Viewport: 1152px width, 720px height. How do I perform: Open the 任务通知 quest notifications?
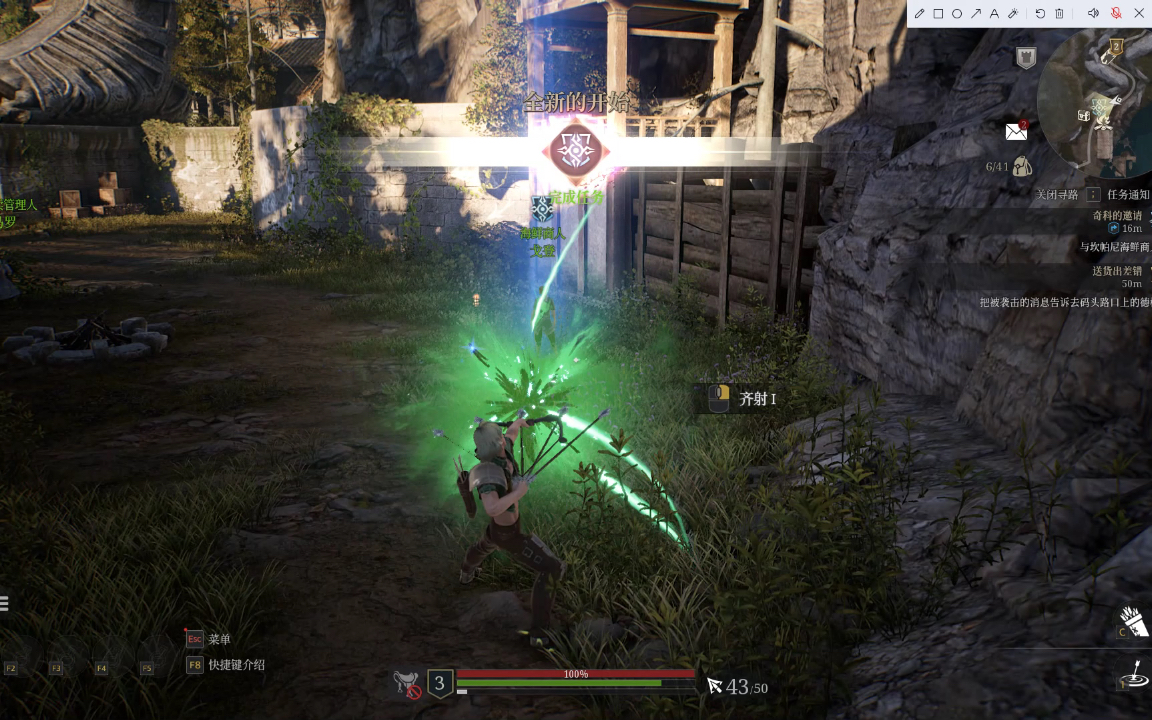pos(1128,195)
